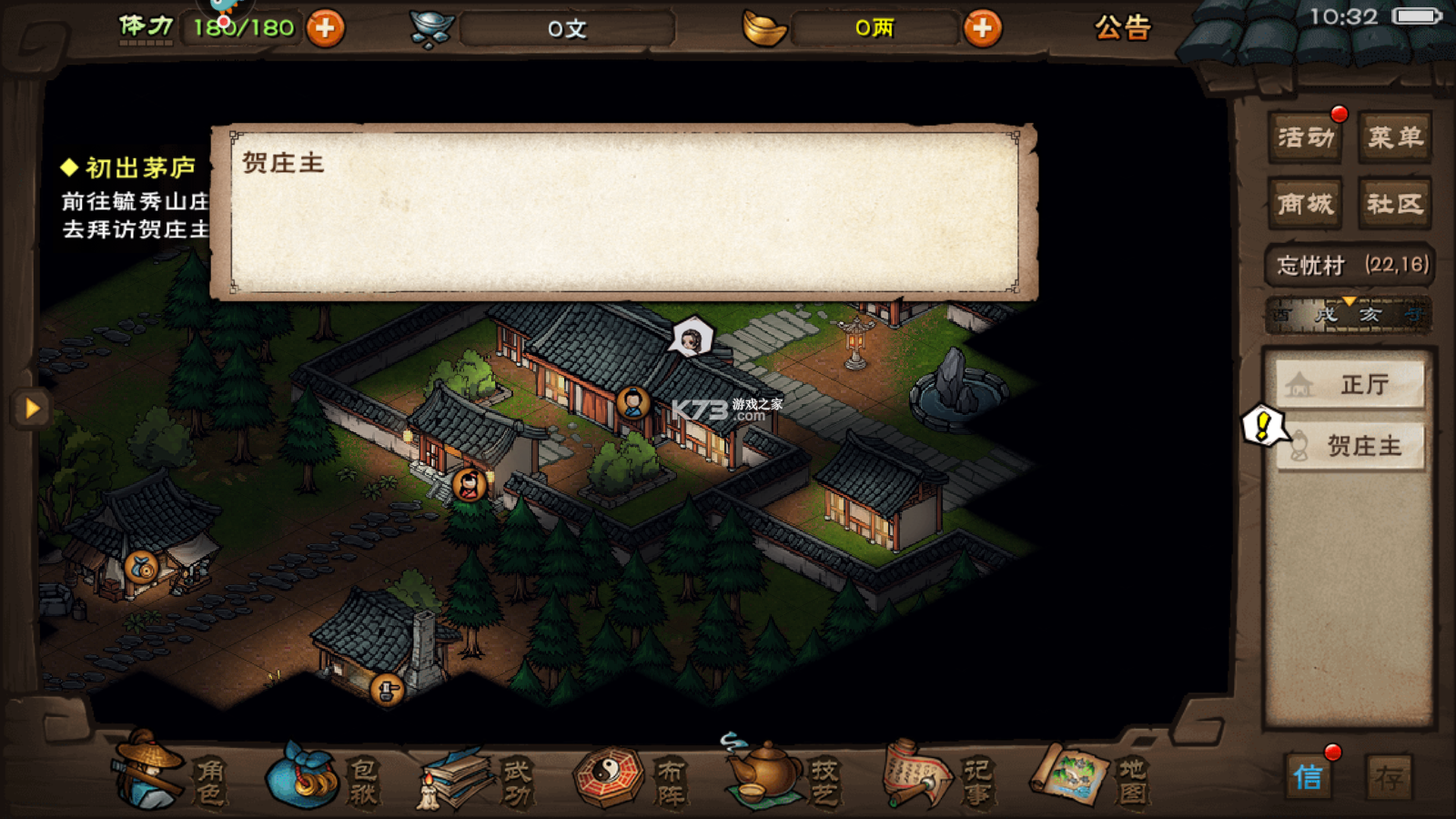Open the 信 mail button
Image resolution: width=1456 pixels, height=819 pixels.
tap(1309, 777)
